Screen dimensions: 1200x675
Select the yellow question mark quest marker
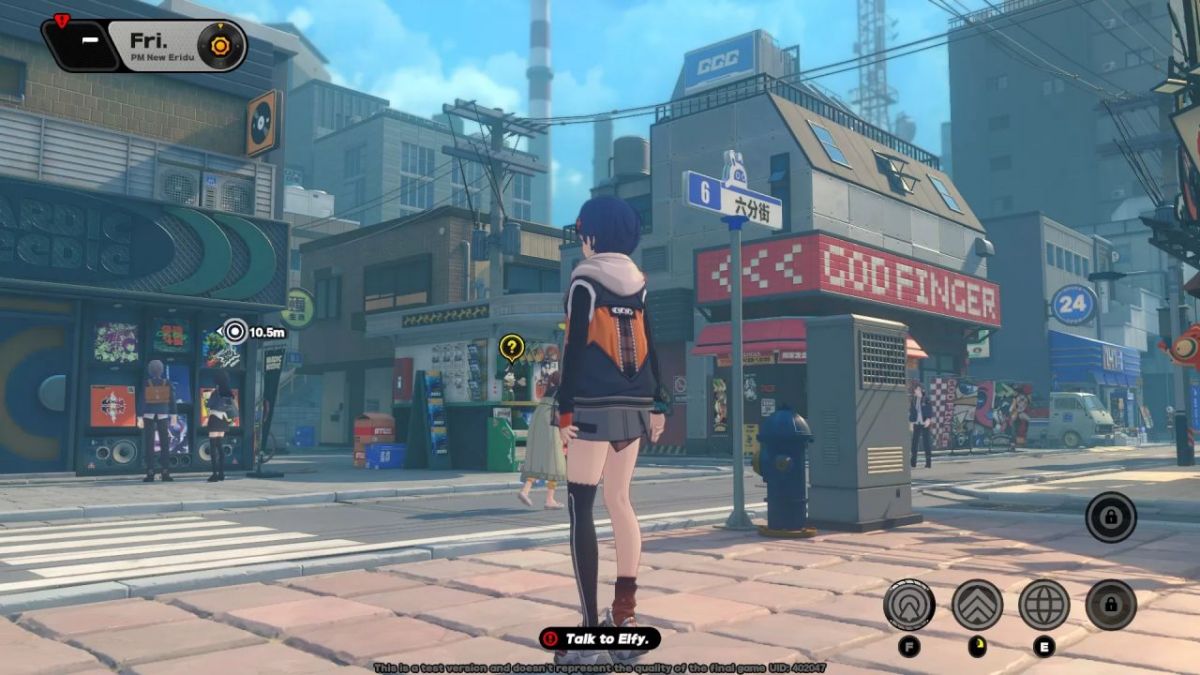[511, 347]
